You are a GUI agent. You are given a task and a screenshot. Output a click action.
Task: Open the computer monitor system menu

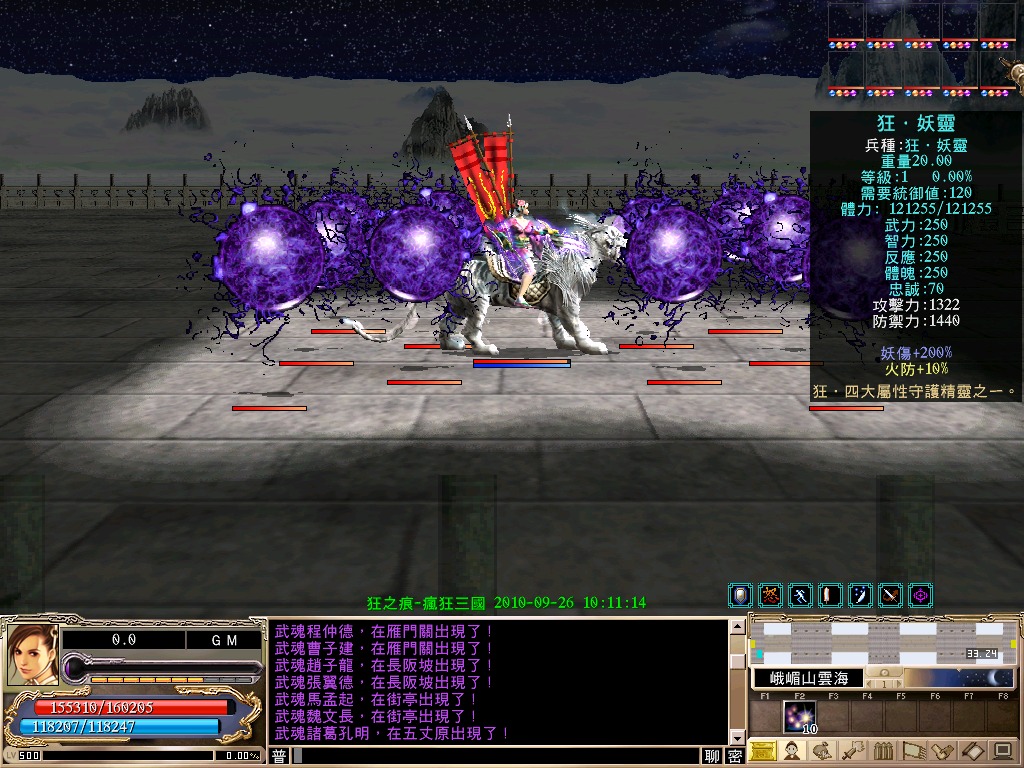click(1002, 751)
